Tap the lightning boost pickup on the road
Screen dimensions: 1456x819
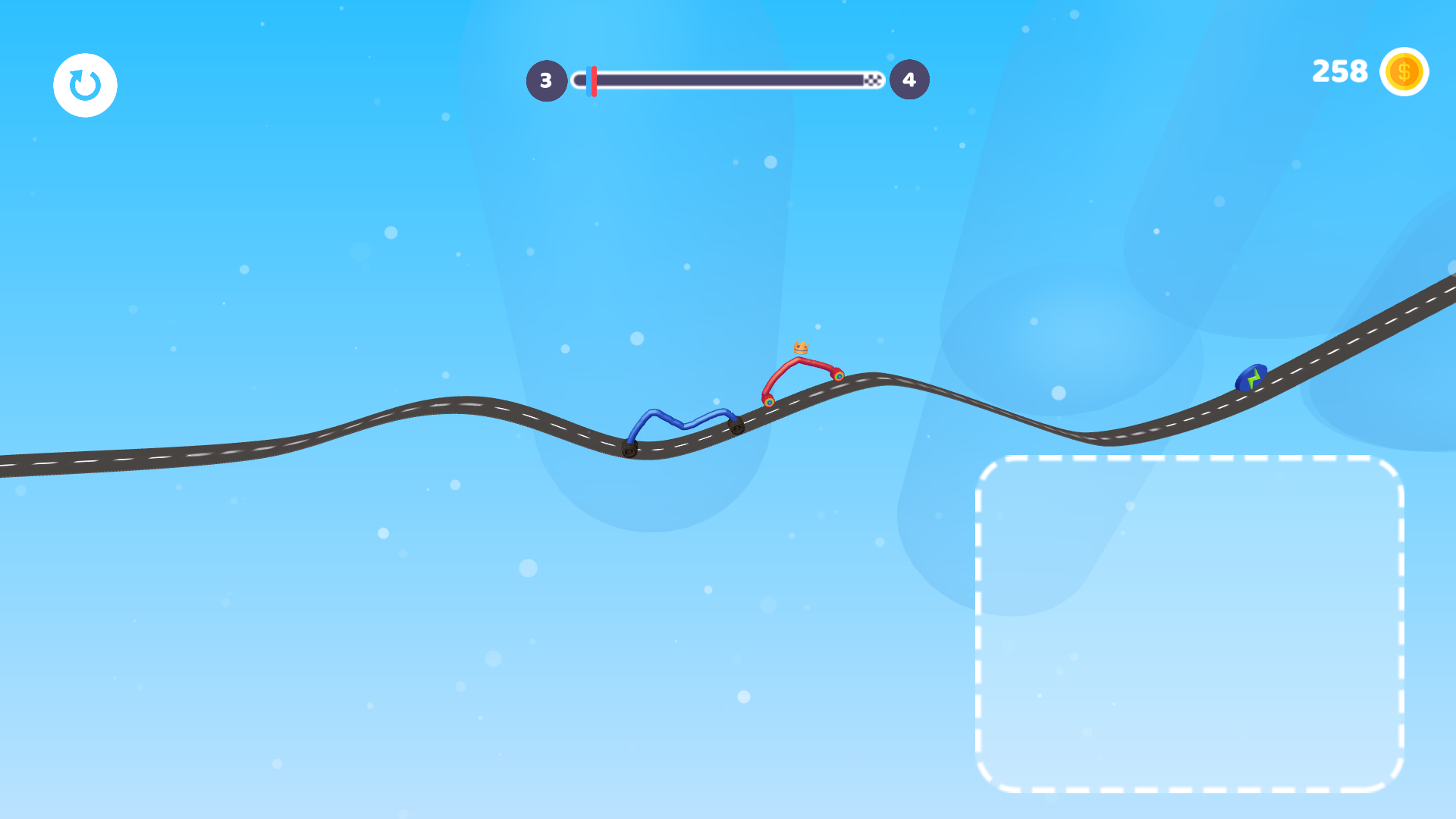click(x=1253, y=378)
